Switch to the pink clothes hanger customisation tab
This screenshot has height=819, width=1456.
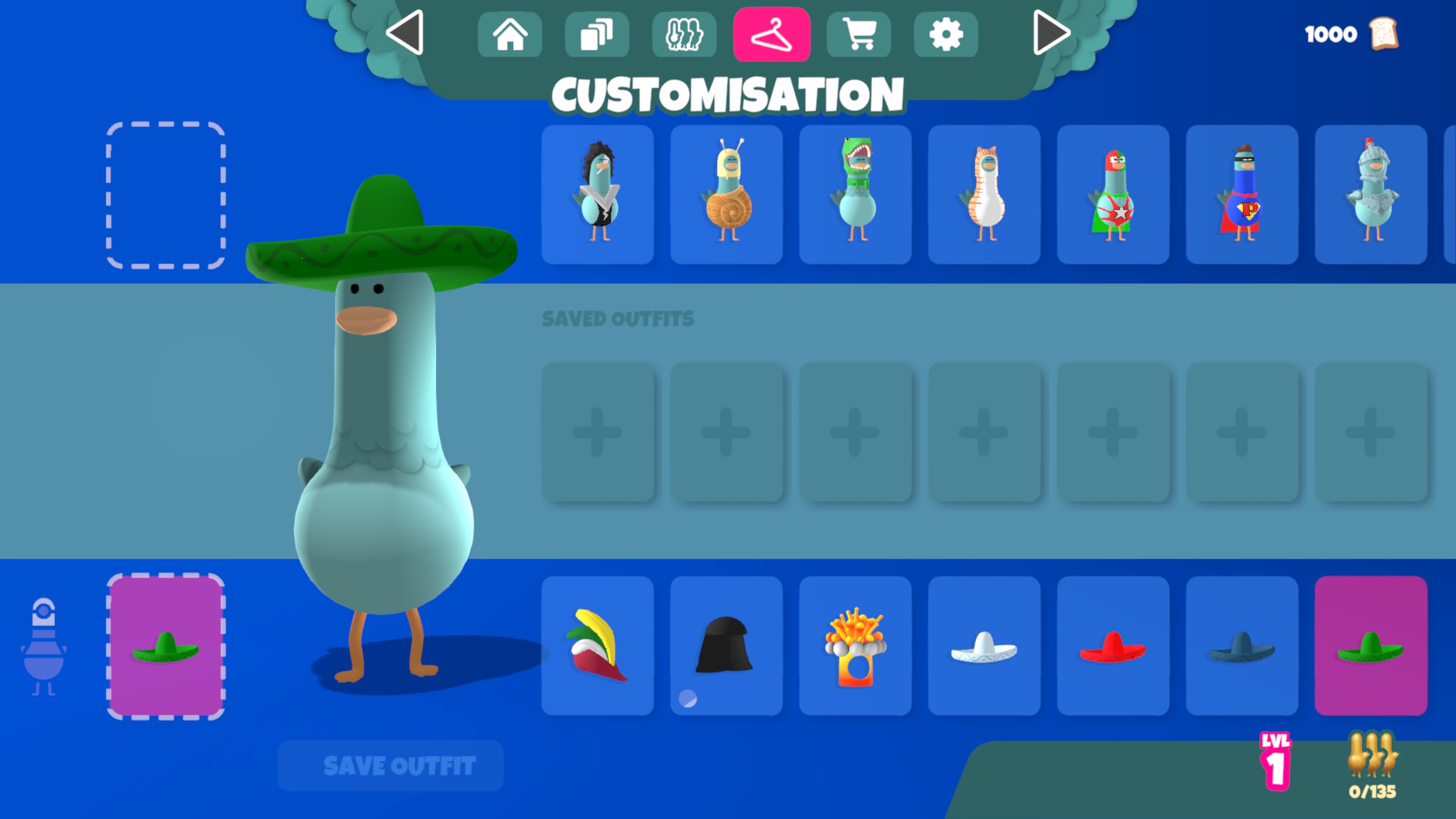(772, 35)
